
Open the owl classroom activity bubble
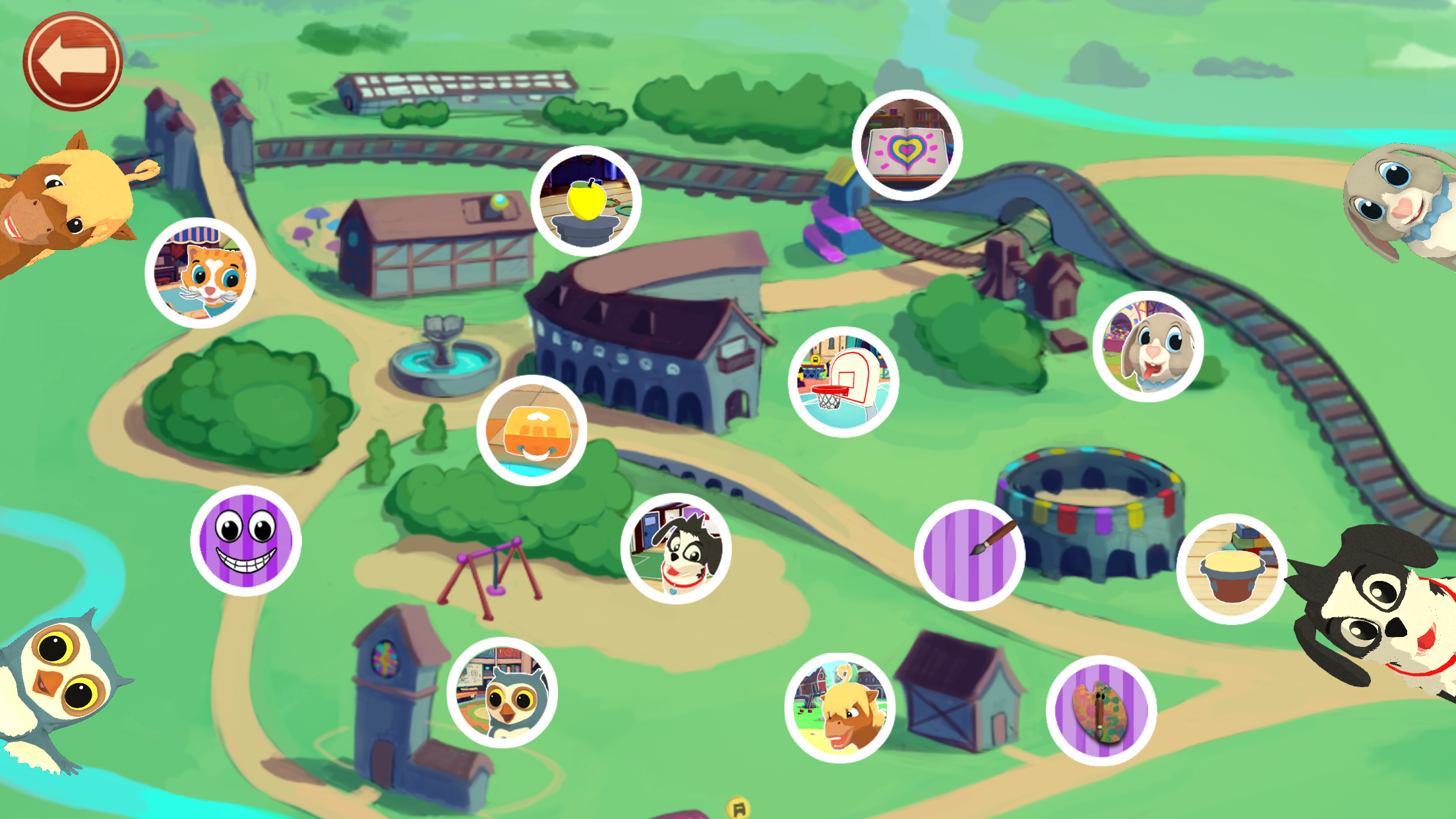pos(502,692)
